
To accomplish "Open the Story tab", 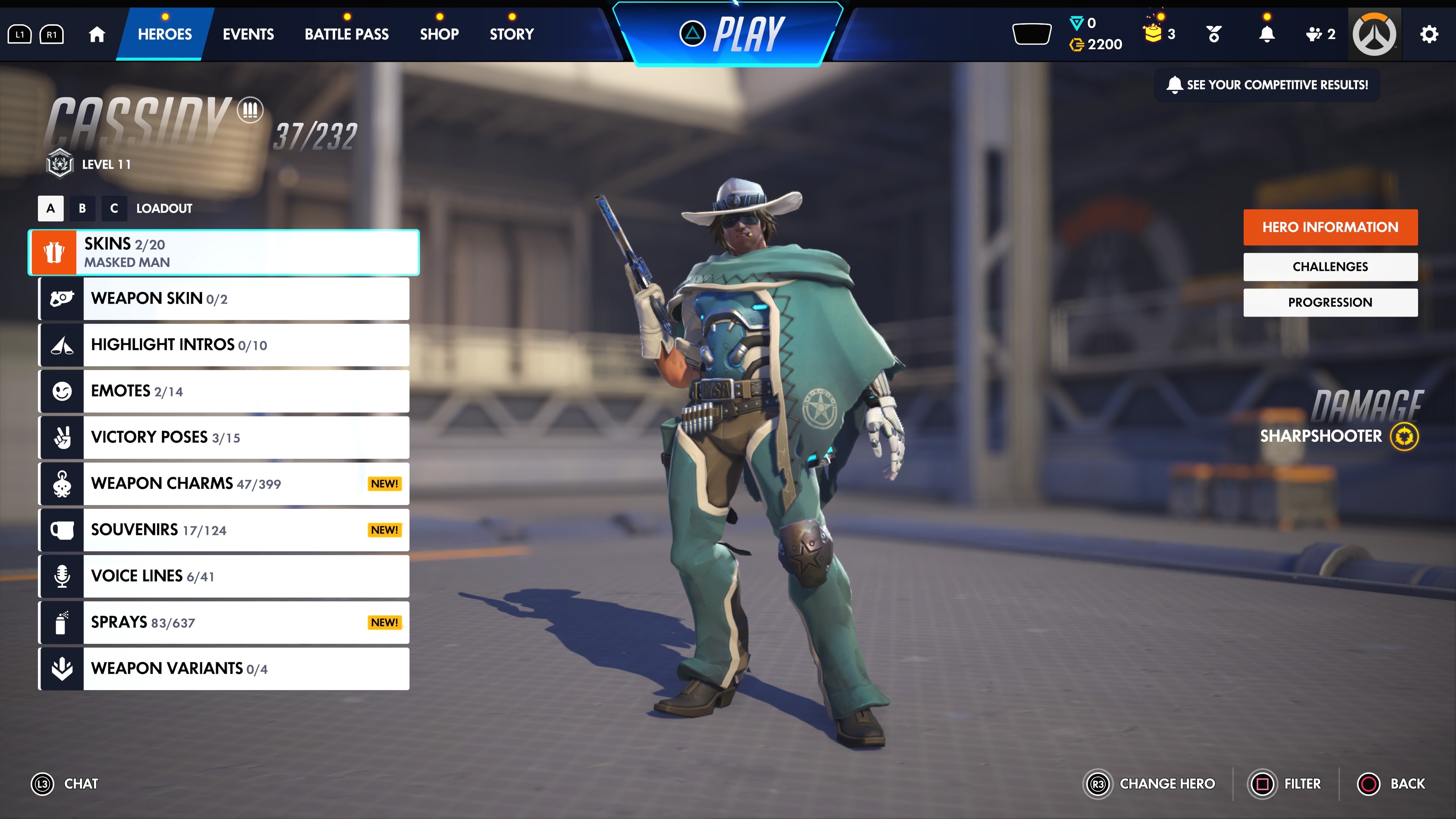I will pos(511,35).
